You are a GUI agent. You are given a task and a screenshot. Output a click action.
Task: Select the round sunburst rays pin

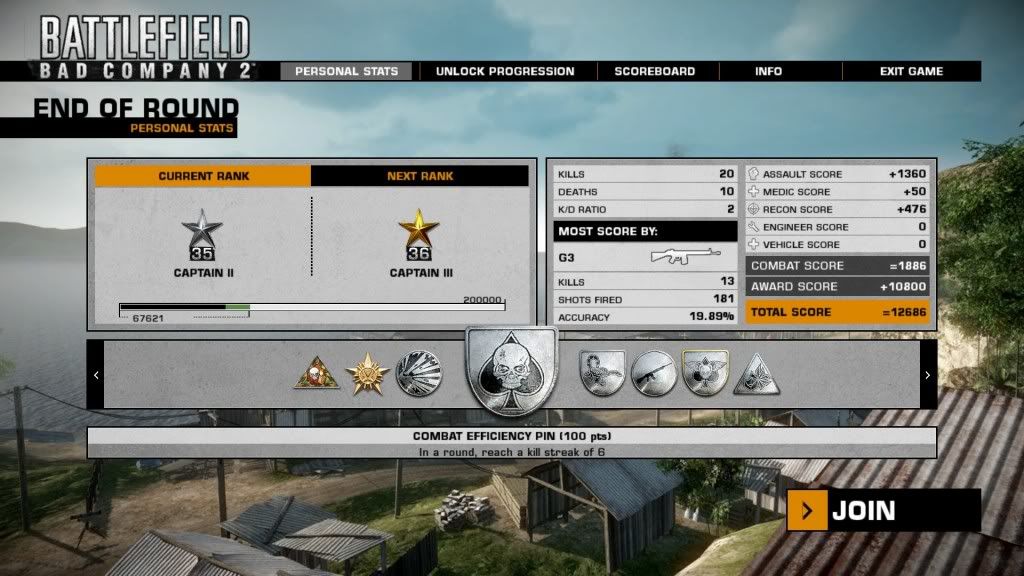pyautogui.click(x=417, y=373)
